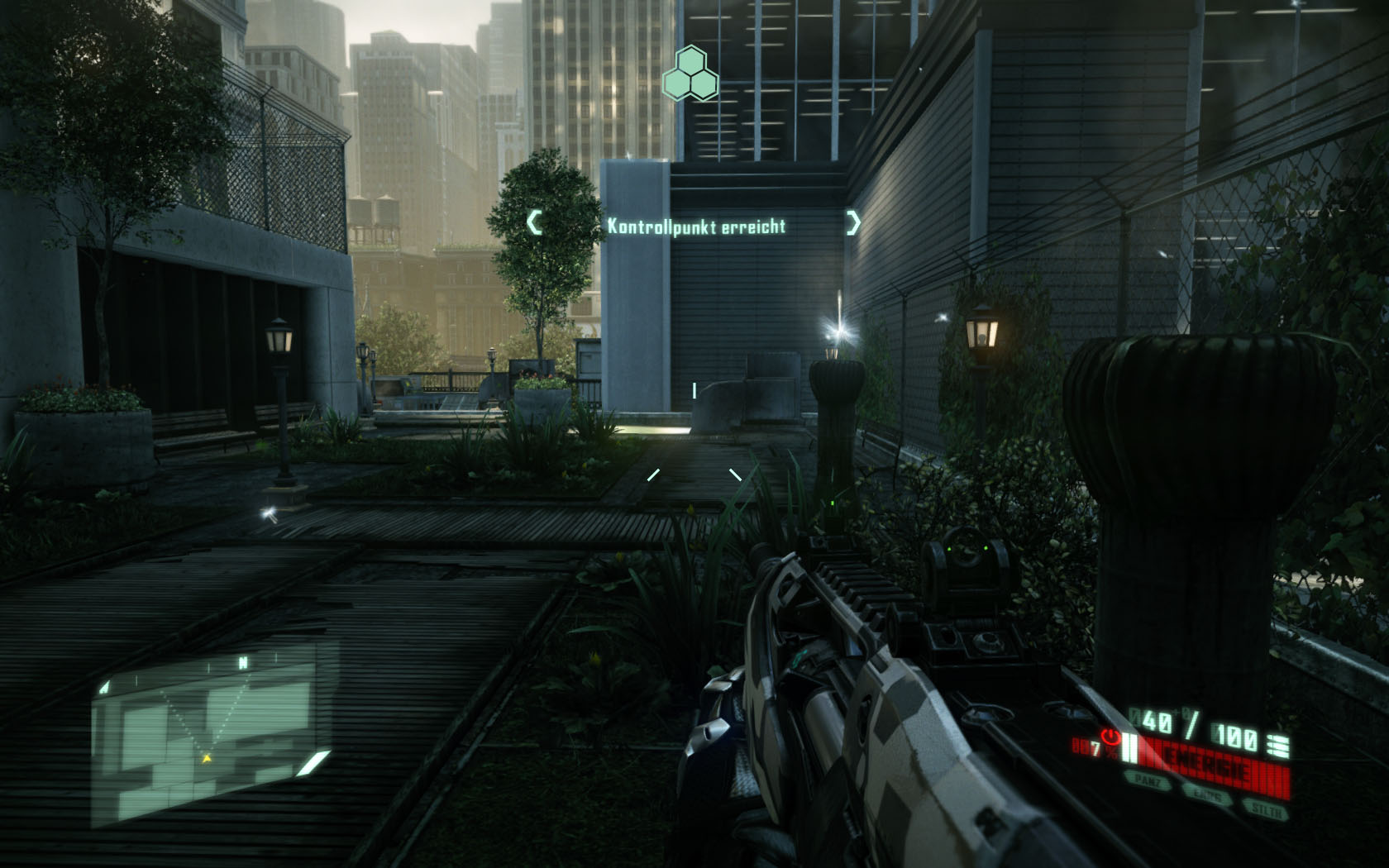Select the middle suit mode indicator
The width and height of the screenshot is (1389, 868).
pyautogui.click(x=1207, y=794)
